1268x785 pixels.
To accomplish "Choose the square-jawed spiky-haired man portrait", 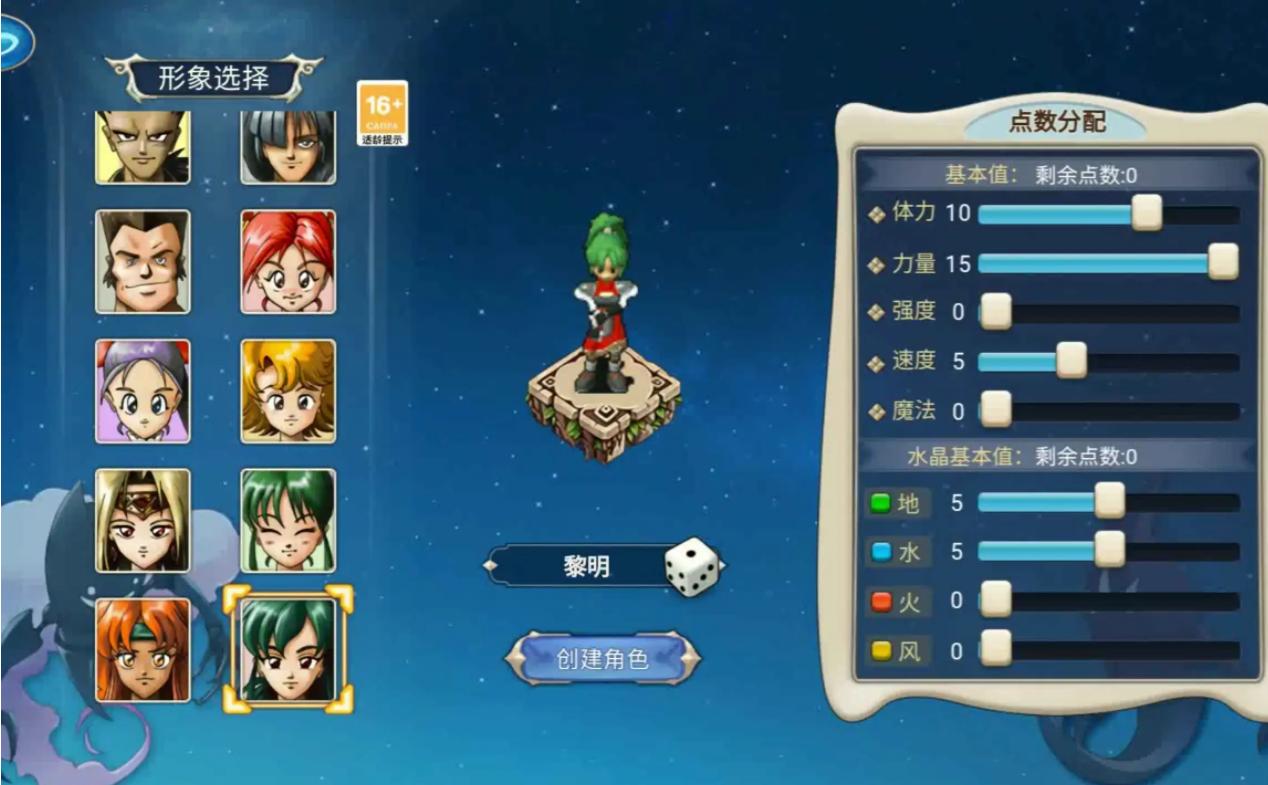I will coord(143,262).
